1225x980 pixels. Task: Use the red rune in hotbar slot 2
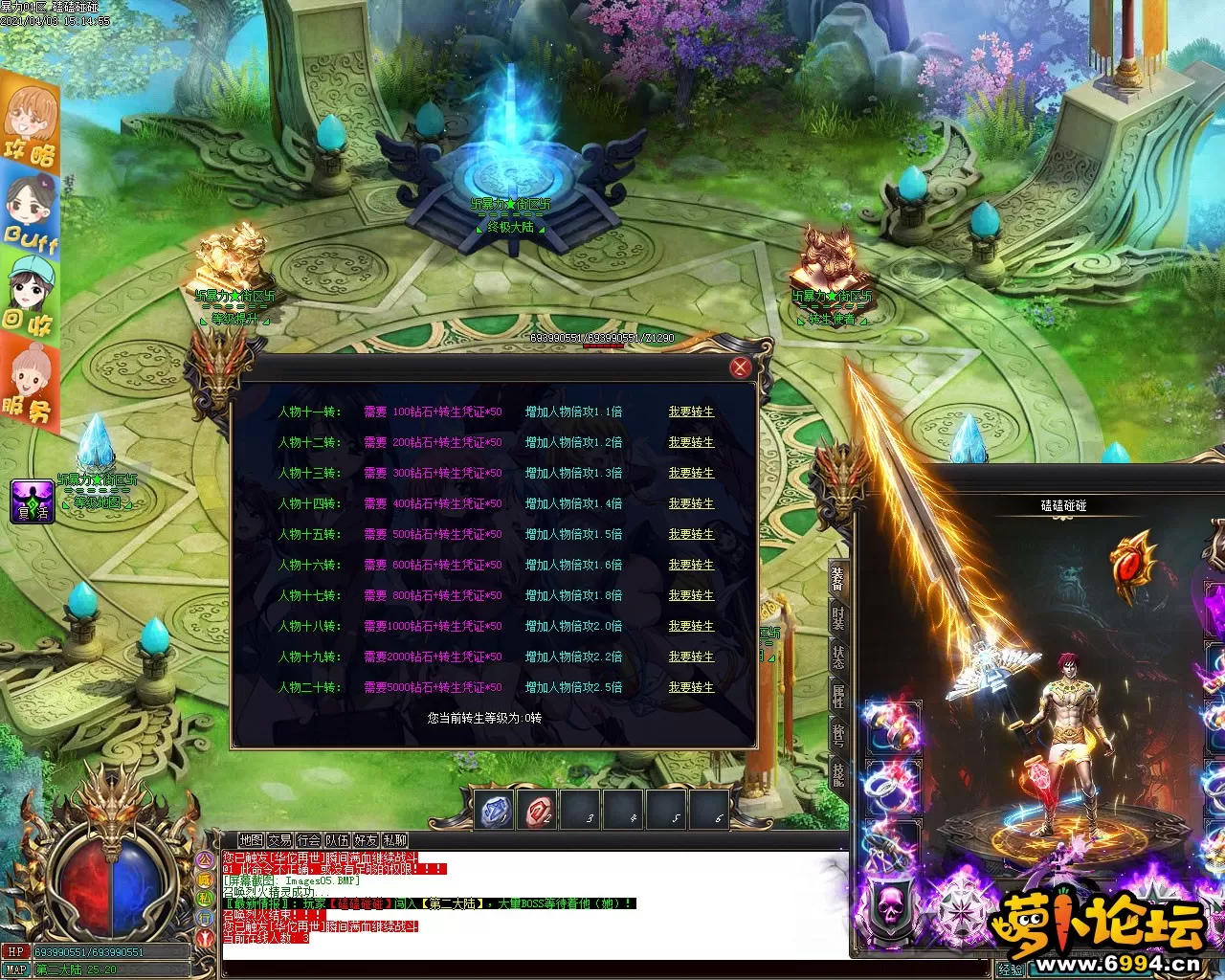click(x=537, y=812)
